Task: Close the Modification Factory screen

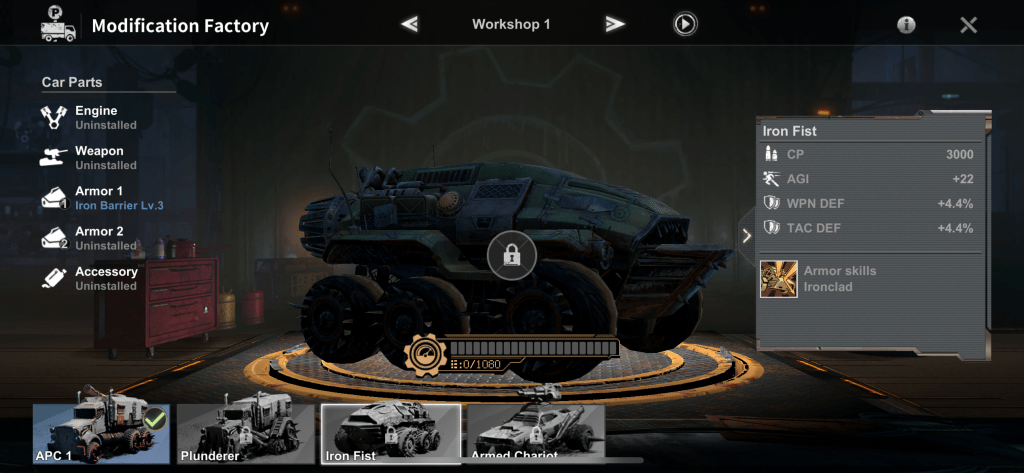Action: (968, 25)
